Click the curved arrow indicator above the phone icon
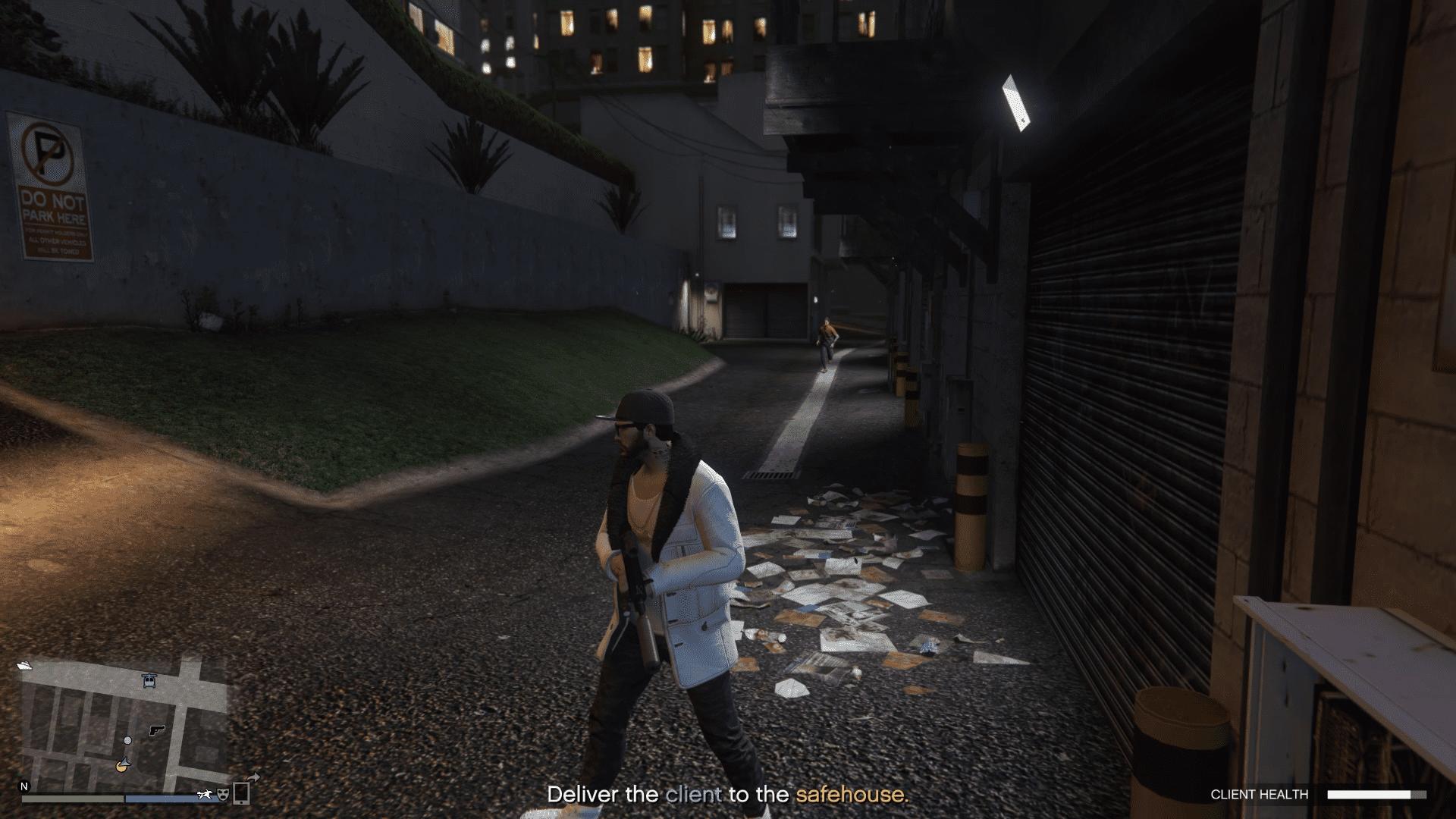The image size is (1456, 819). [x=253, y=778]
